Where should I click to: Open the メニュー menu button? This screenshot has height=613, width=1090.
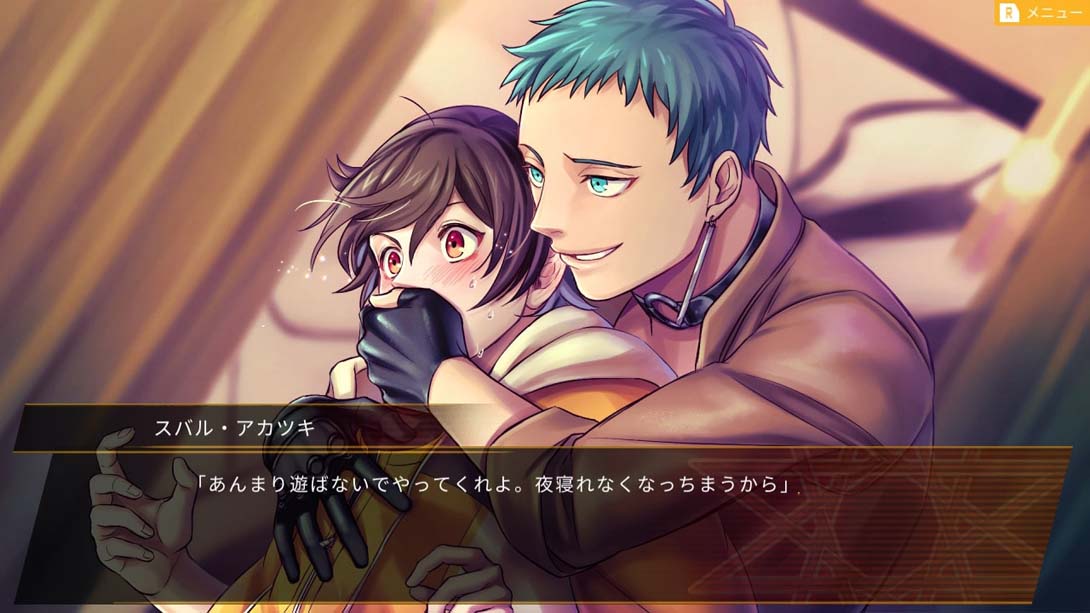click(x=1042, y=12)
